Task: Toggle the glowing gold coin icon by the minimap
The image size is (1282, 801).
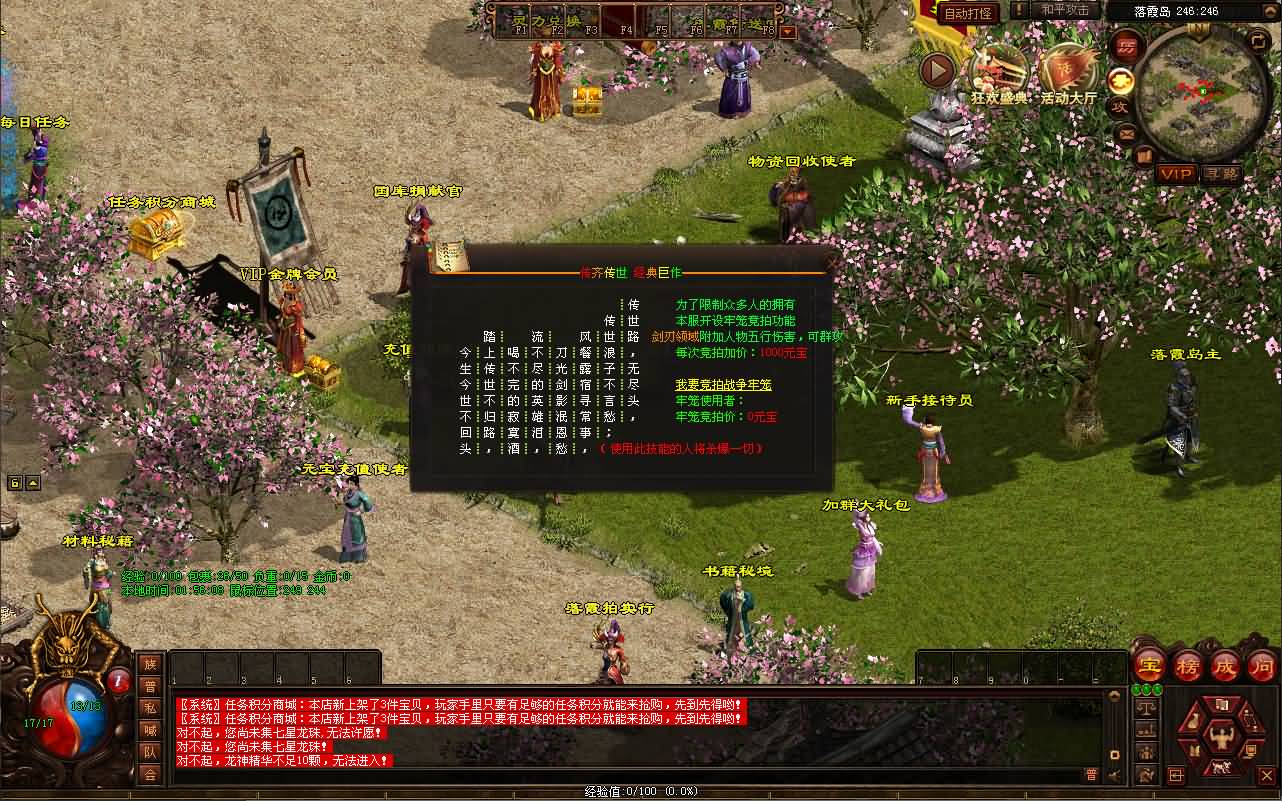Action: (x=1121, y=82)
